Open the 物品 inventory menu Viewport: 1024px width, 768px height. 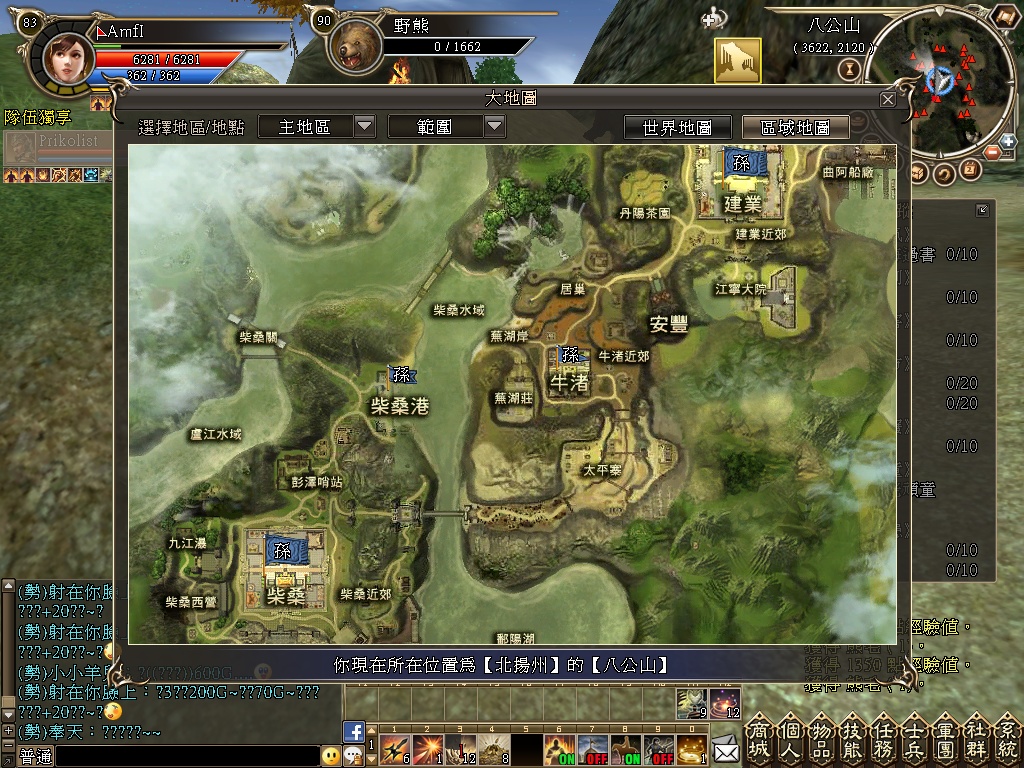pos(823,738)
